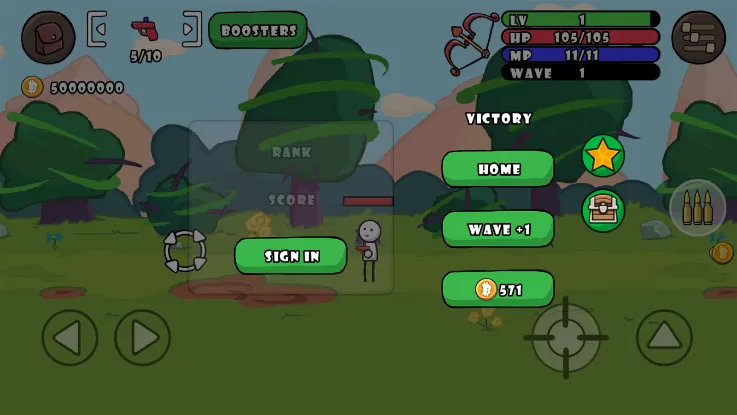
Task: Tap the crosshair fire button
Action: 566,337
